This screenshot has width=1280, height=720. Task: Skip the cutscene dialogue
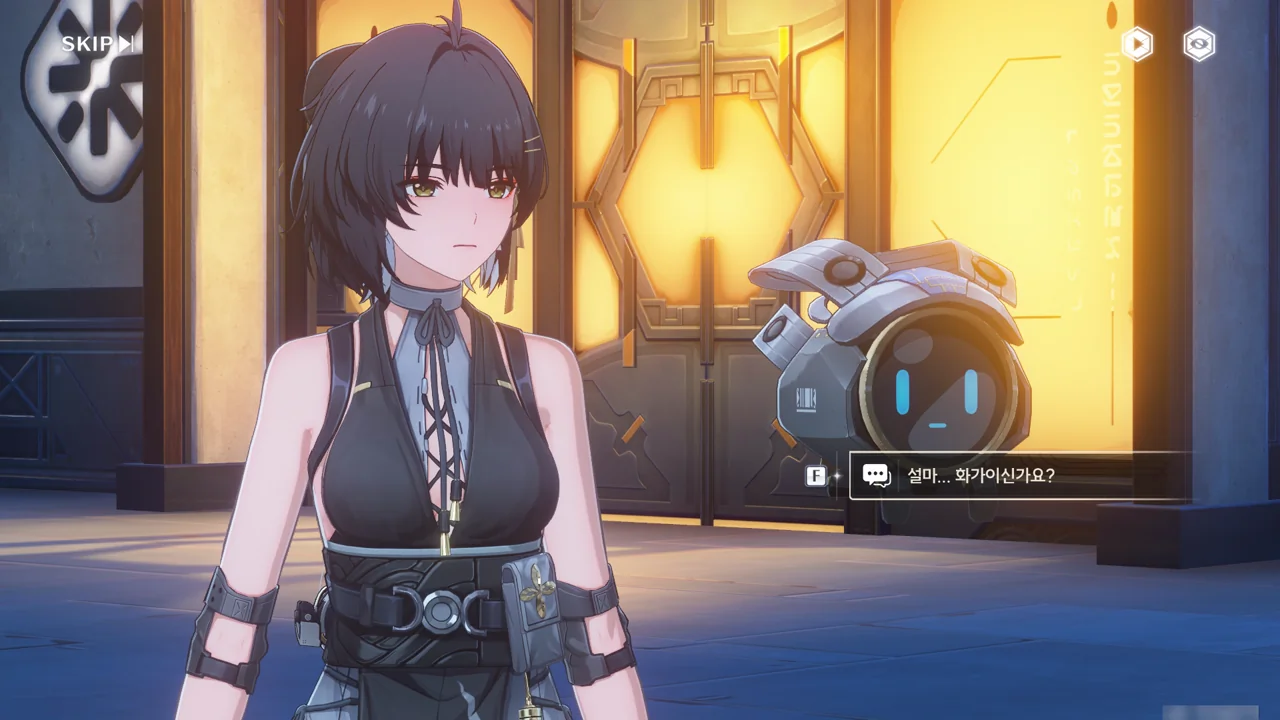[x=97, y=44]
